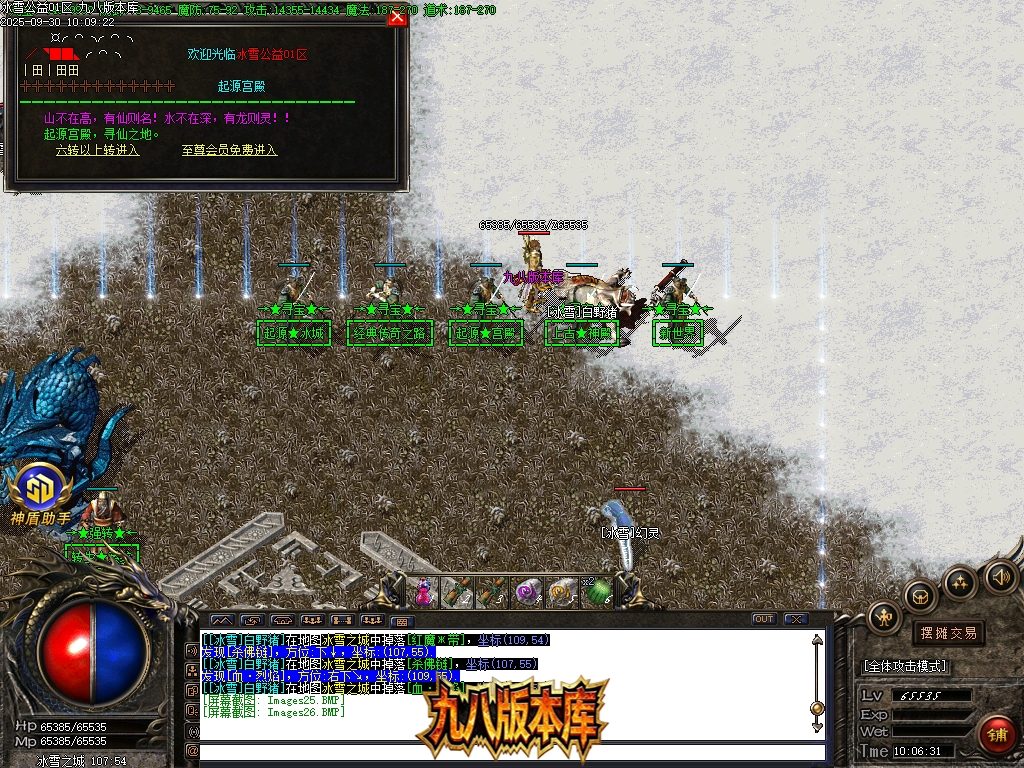Close the NPC dialogue window
The width and height of the screenshot is (1024, 768).
pos(397,17)
